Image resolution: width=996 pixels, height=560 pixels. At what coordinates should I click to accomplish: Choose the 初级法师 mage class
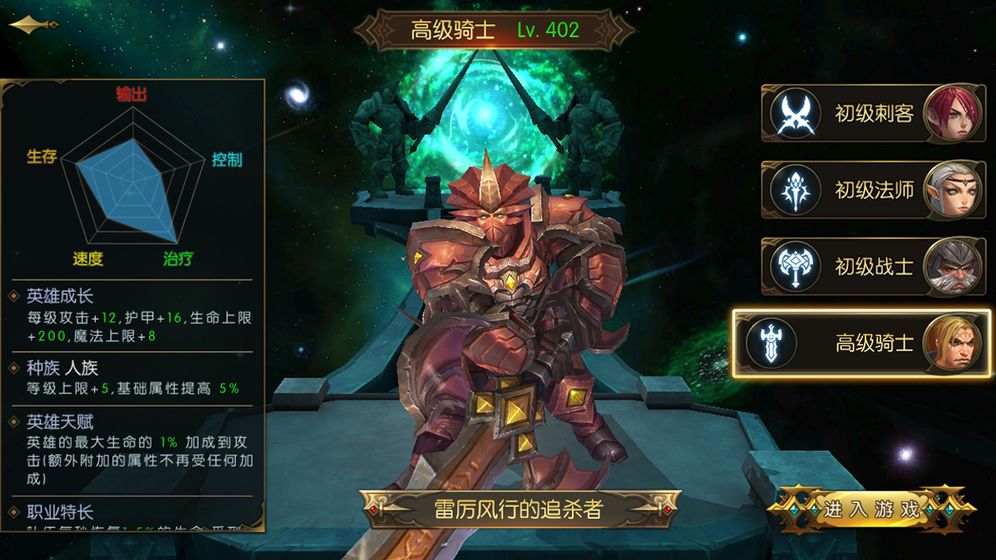(x=873, y=189)
